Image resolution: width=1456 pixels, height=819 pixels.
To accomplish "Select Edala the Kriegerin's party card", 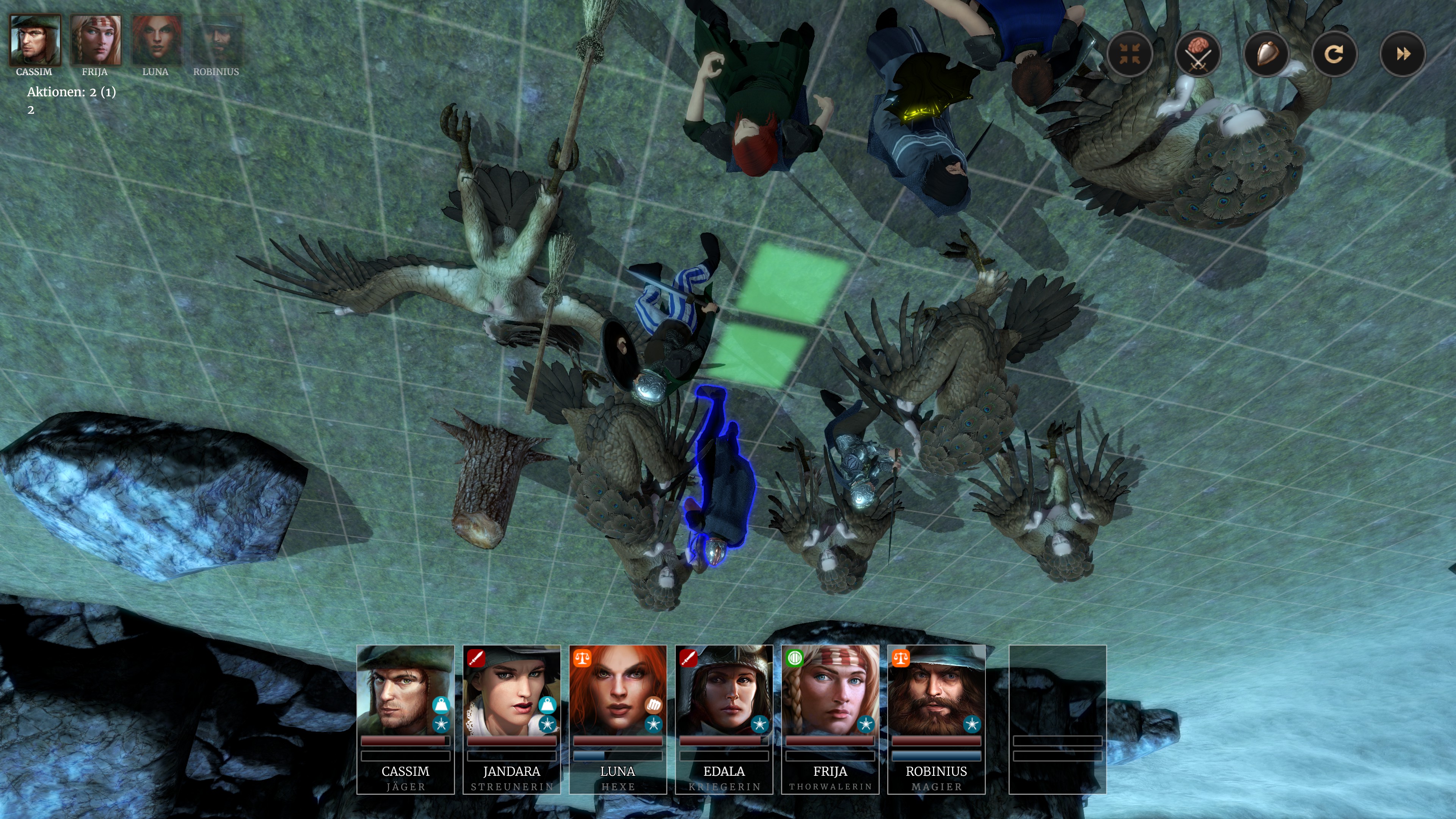I will [724, 719].
